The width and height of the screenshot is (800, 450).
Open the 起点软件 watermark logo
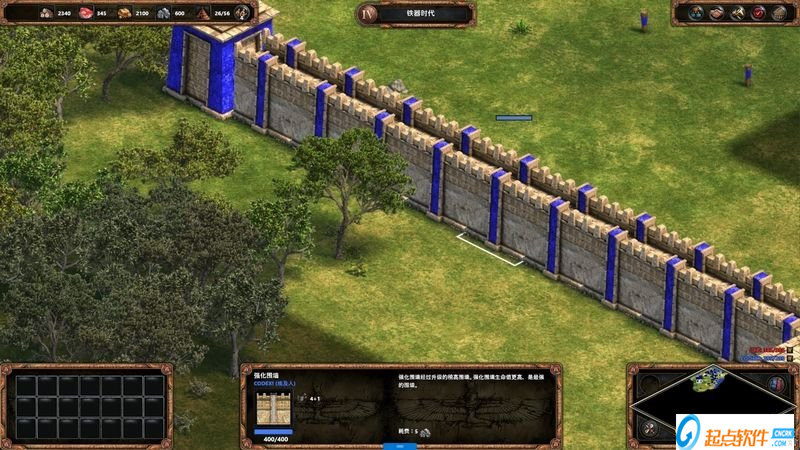(x=735, y=430)
